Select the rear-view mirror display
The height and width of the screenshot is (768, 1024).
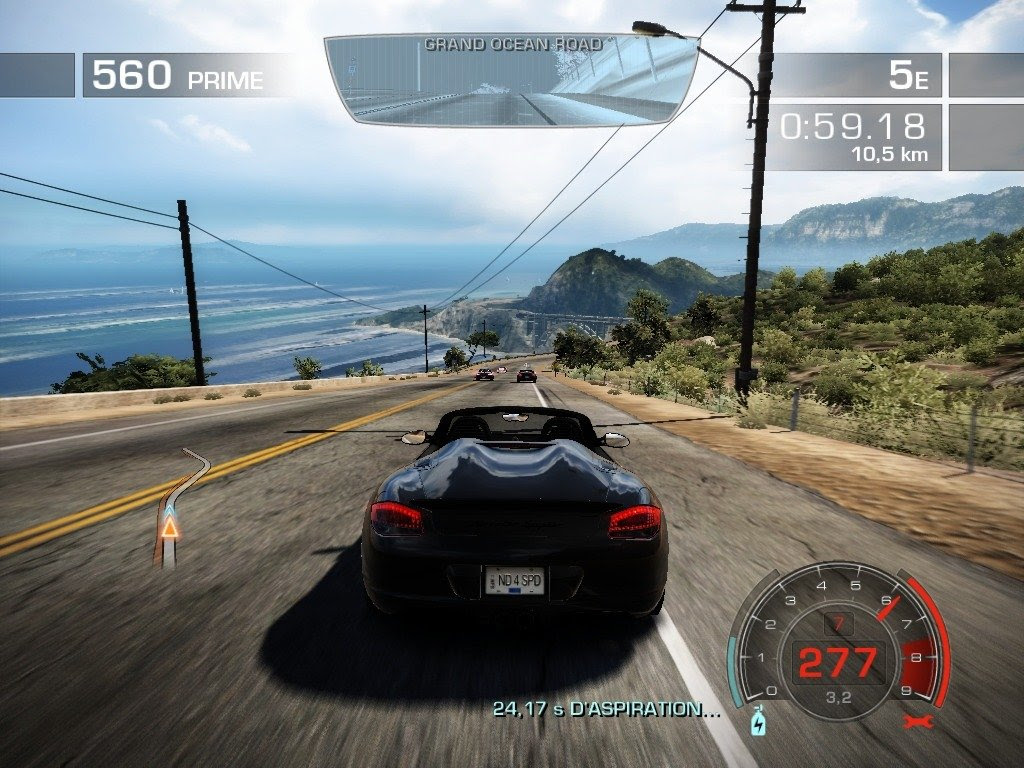pyautogui.click(x=511, y=82)
